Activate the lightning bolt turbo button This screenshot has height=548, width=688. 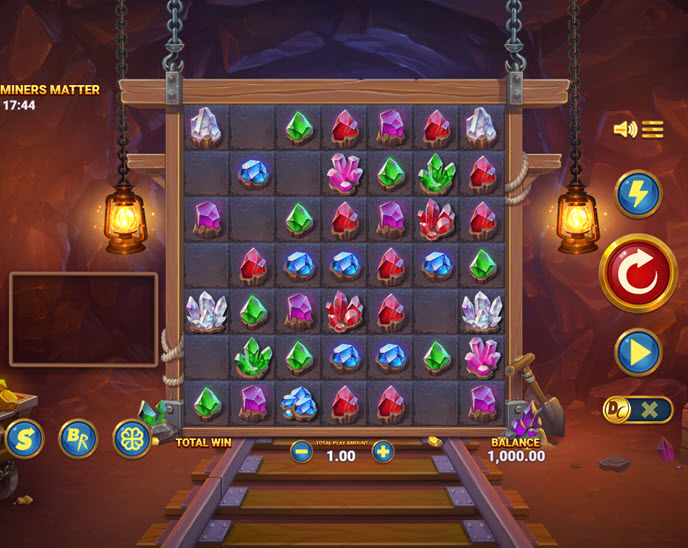click(x=637, y=194)
